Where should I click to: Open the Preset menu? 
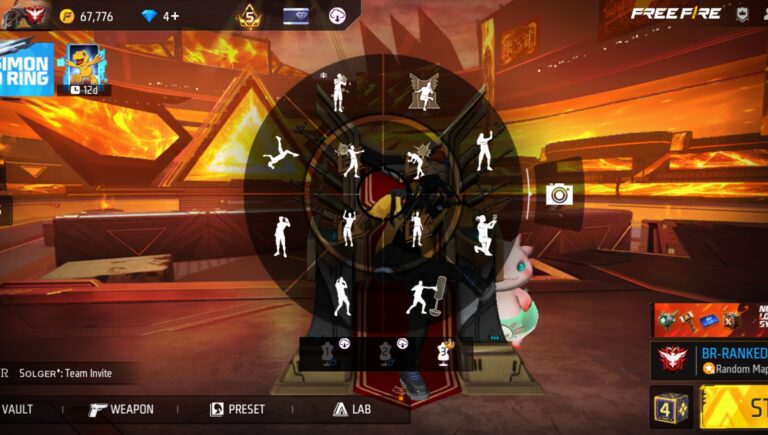238,409
